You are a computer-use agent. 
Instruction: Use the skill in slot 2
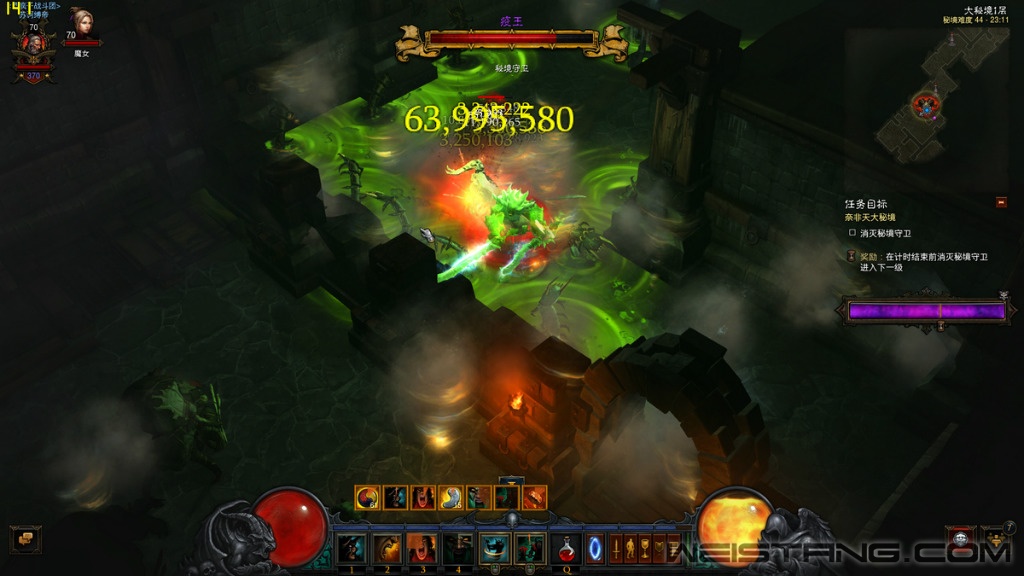387,548
